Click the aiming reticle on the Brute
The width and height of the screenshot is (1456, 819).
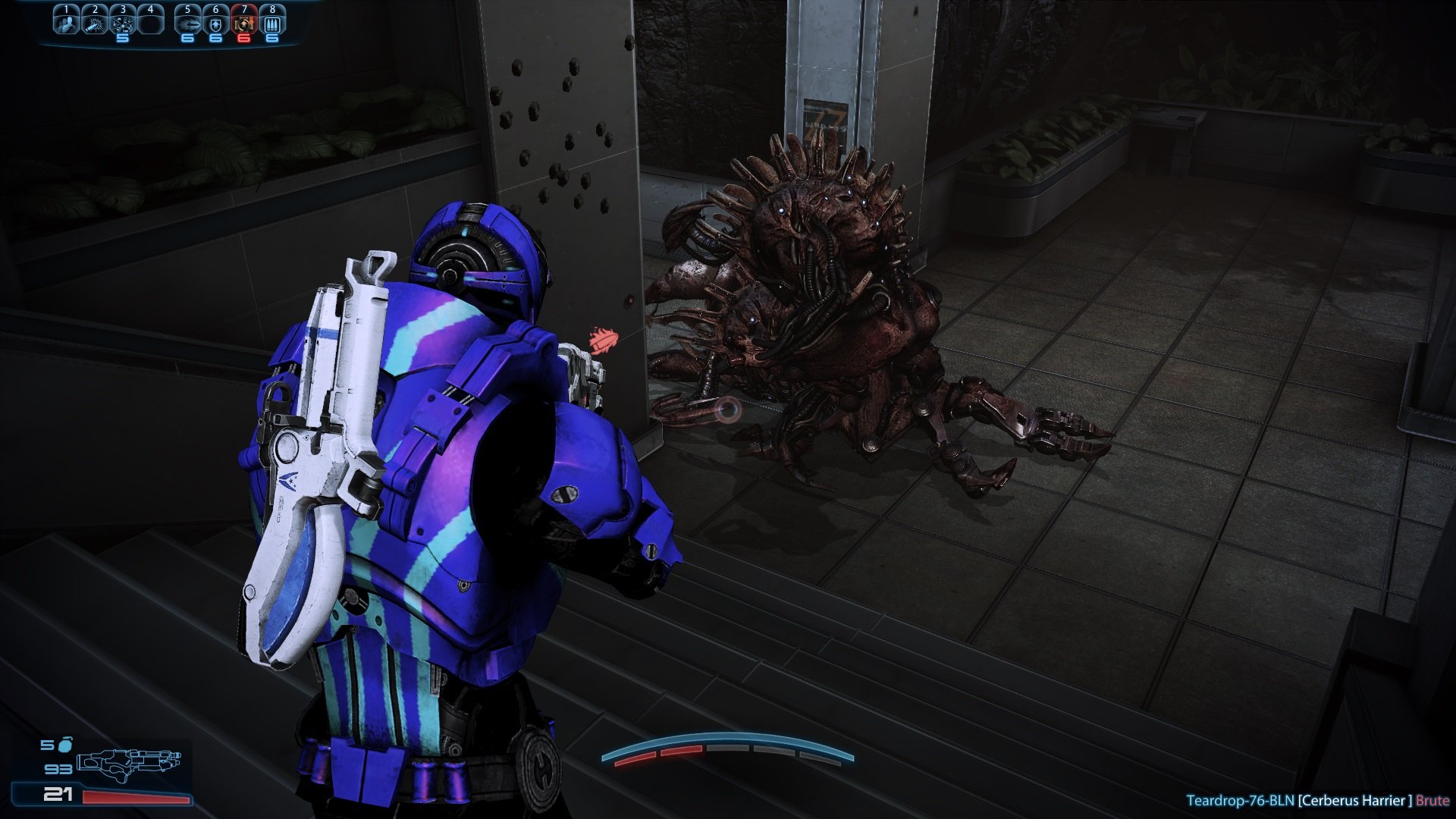tap(728, 411)
